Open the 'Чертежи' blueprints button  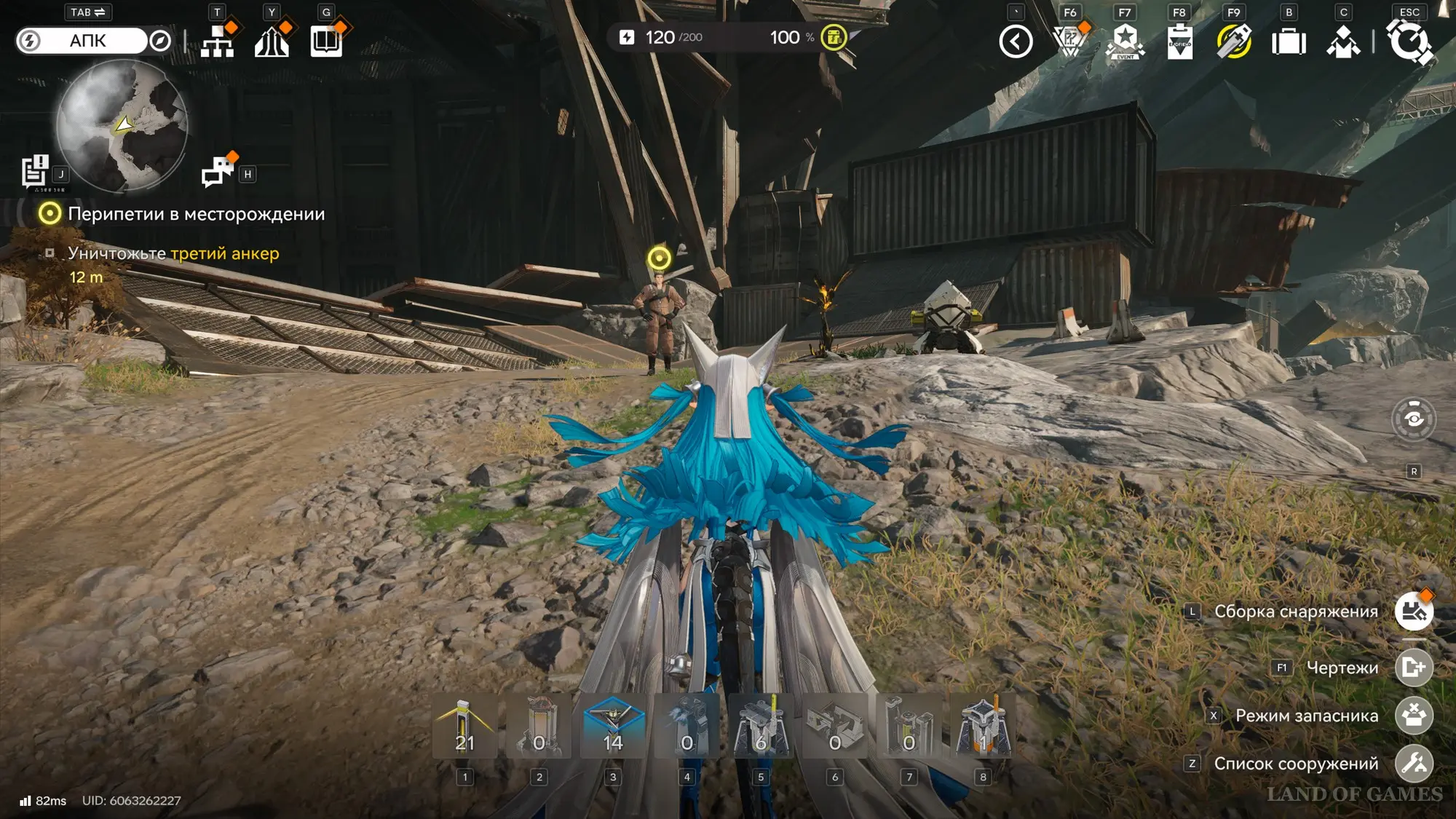click(1414, 668)
